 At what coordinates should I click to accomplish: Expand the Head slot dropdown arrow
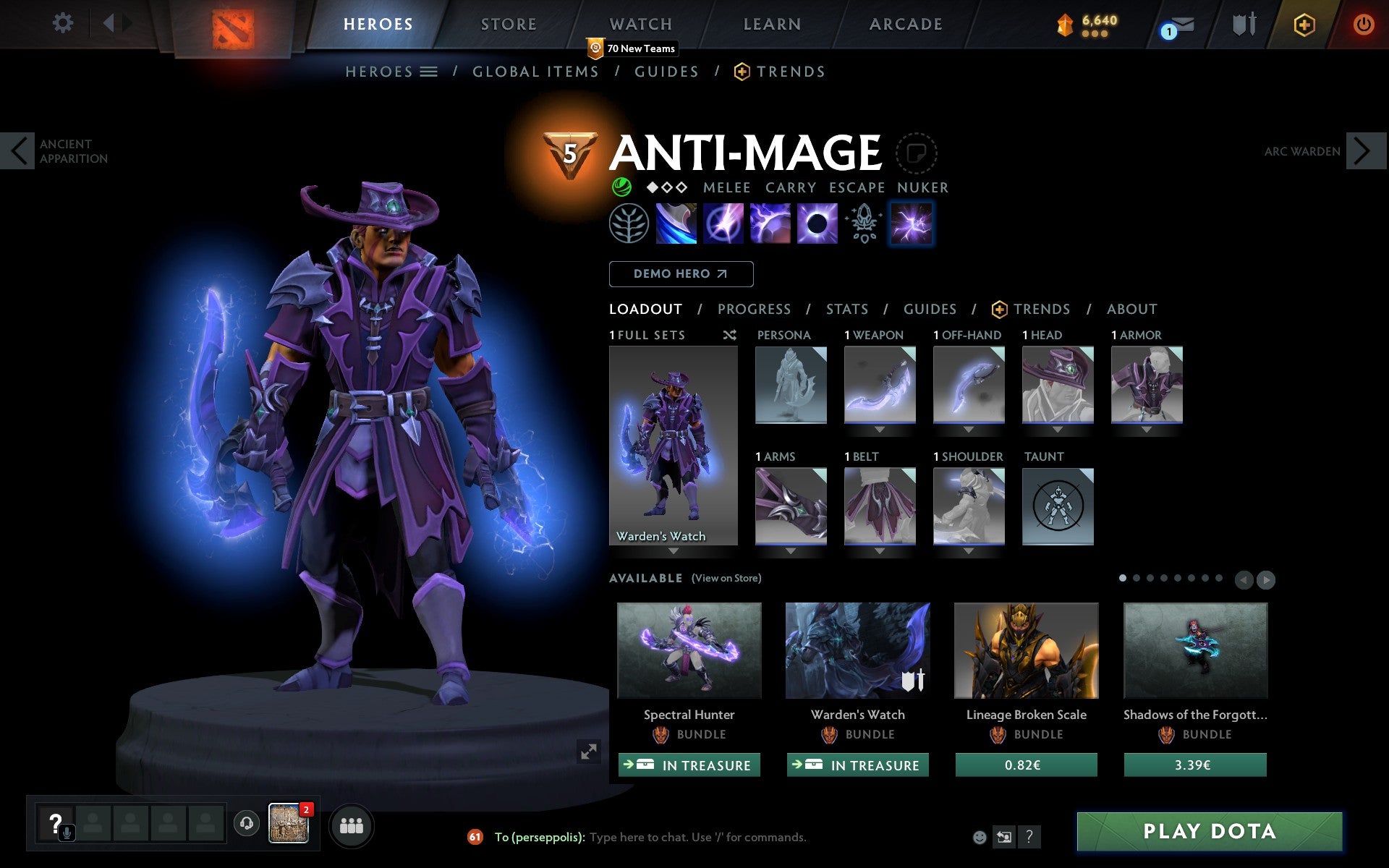[1058, 430]
